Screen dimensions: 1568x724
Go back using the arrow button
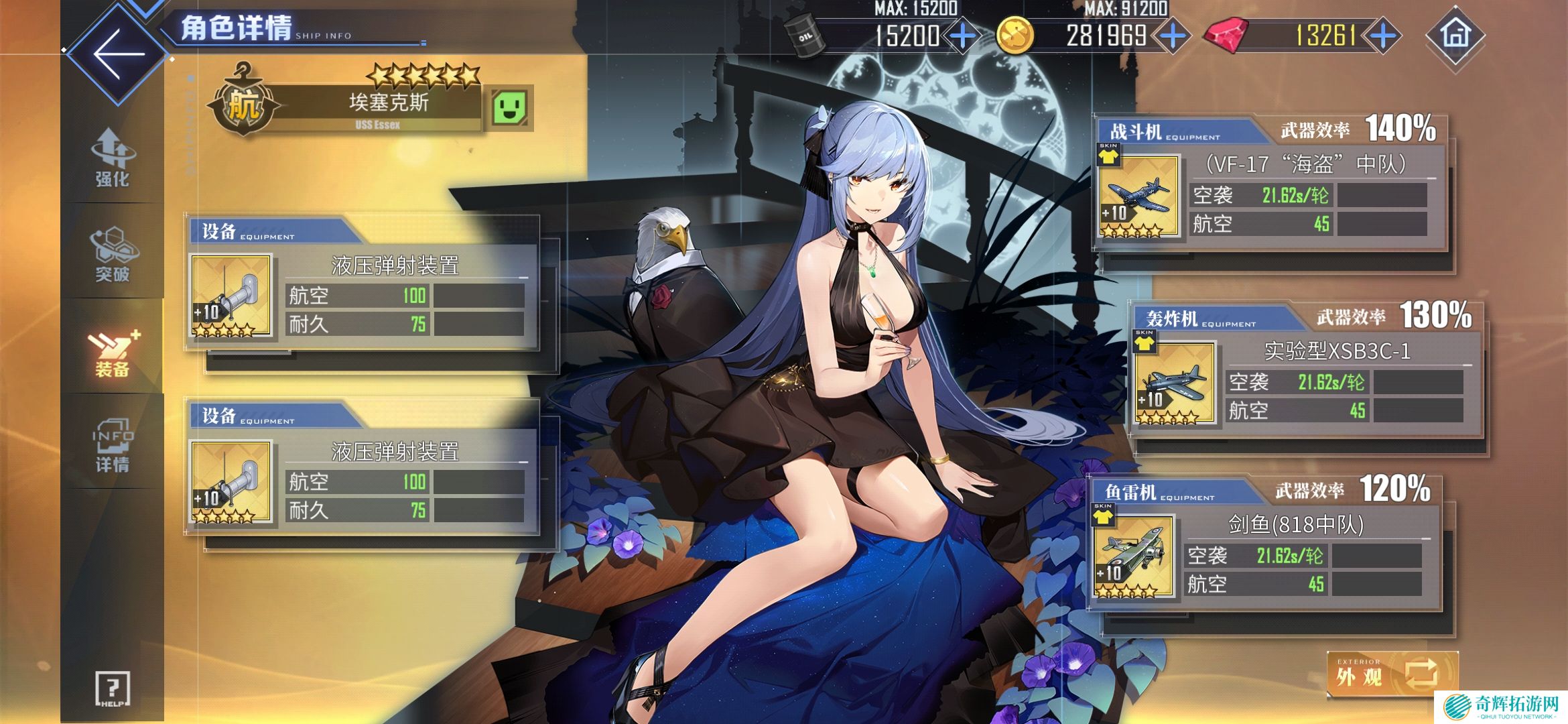[119, 54]
